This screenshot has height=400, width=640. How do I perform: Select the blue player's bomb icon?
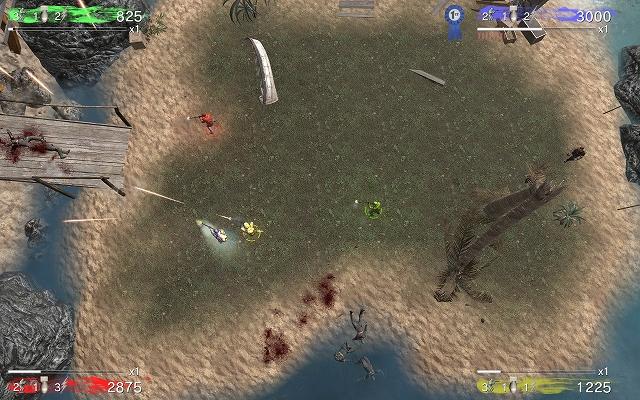point(512,16)
